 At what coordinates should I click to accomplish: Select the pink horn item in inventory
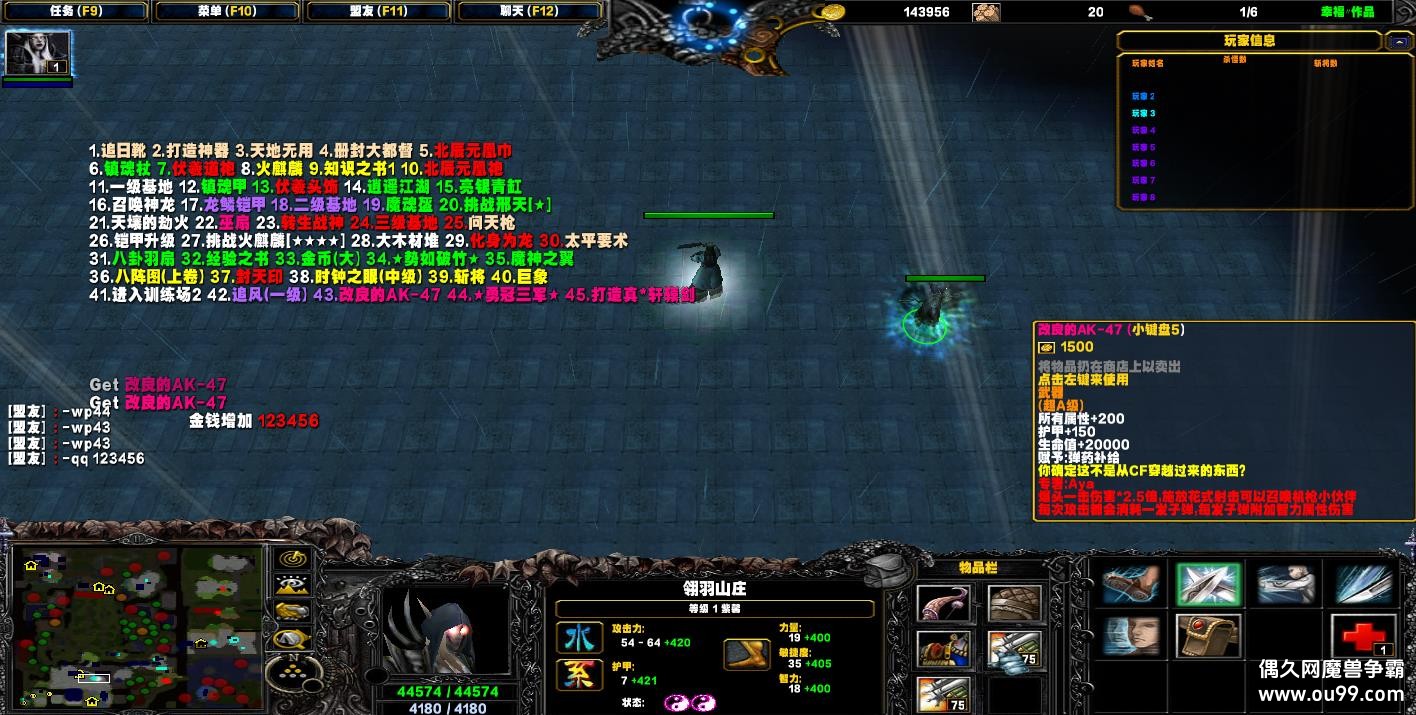coord(943,603)
